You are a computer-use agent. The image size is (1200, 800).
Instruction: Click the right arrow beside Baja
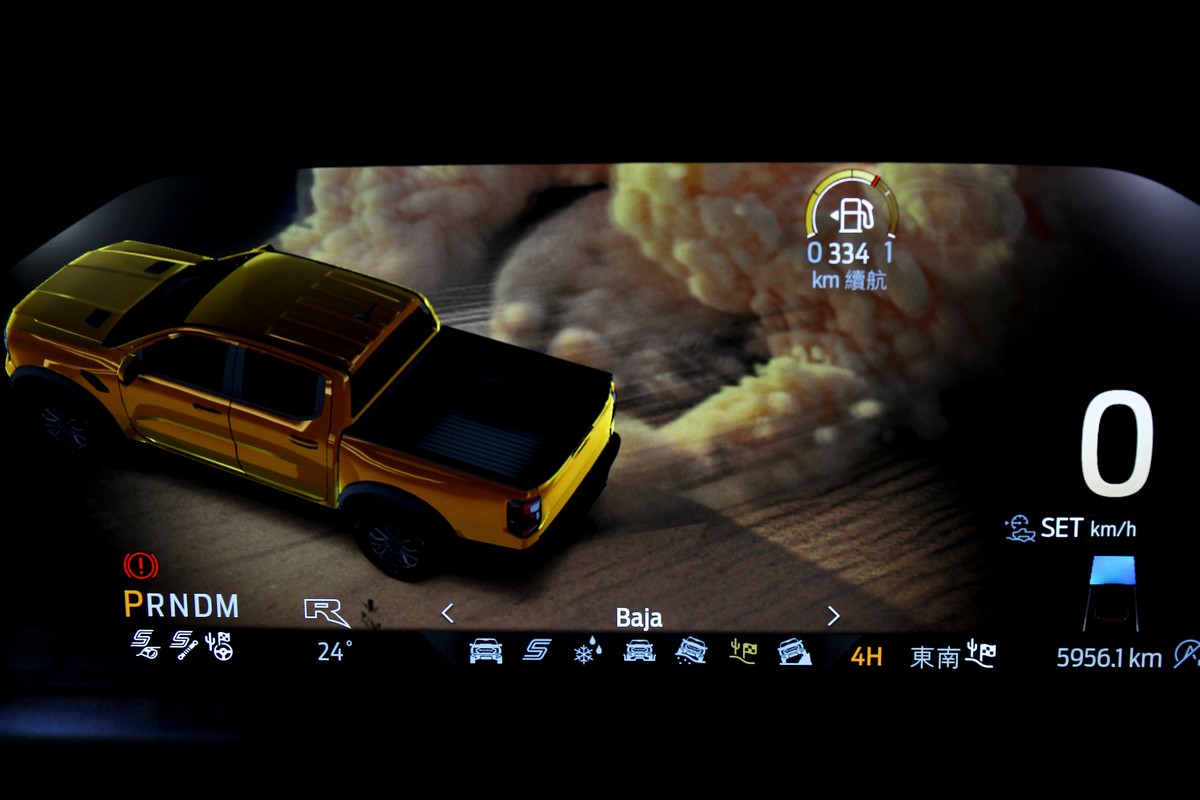[x=833, y=616]
